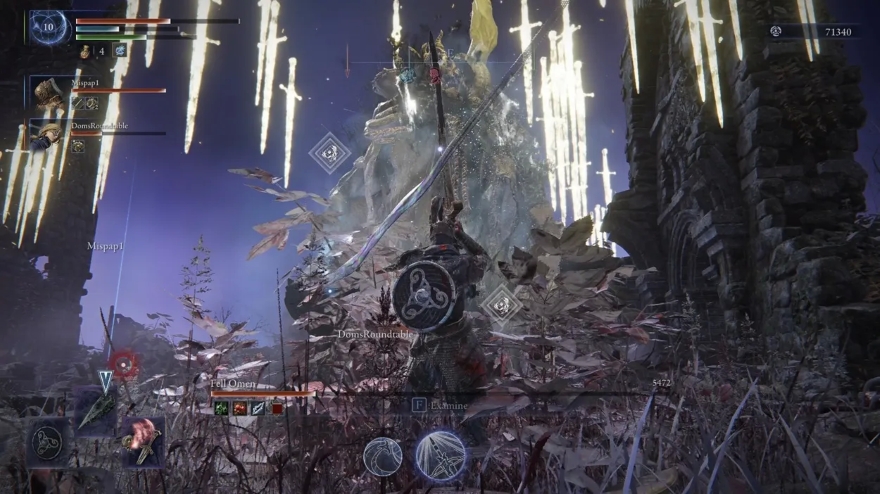Click the green status effect on Fell Omen
This screenshot has width=880, height=494.
click(x=220, y=408)
